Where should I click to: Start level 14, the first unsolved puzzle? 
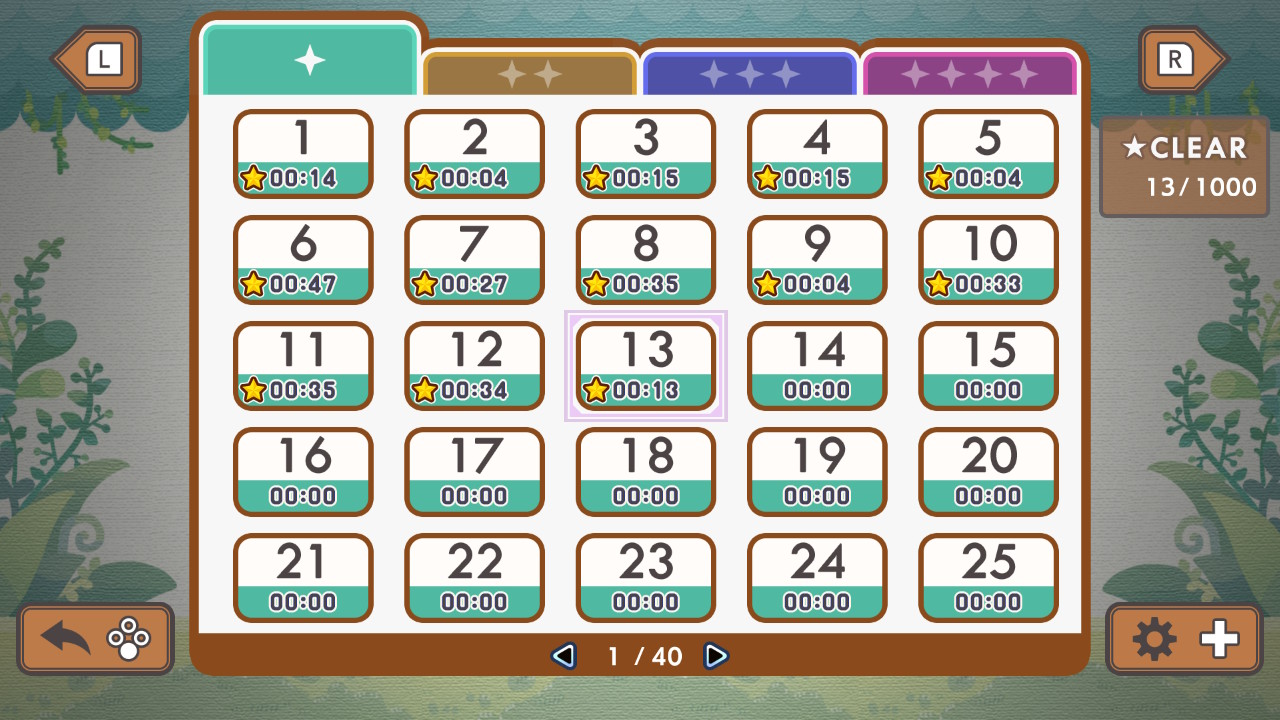click(816, 365)
